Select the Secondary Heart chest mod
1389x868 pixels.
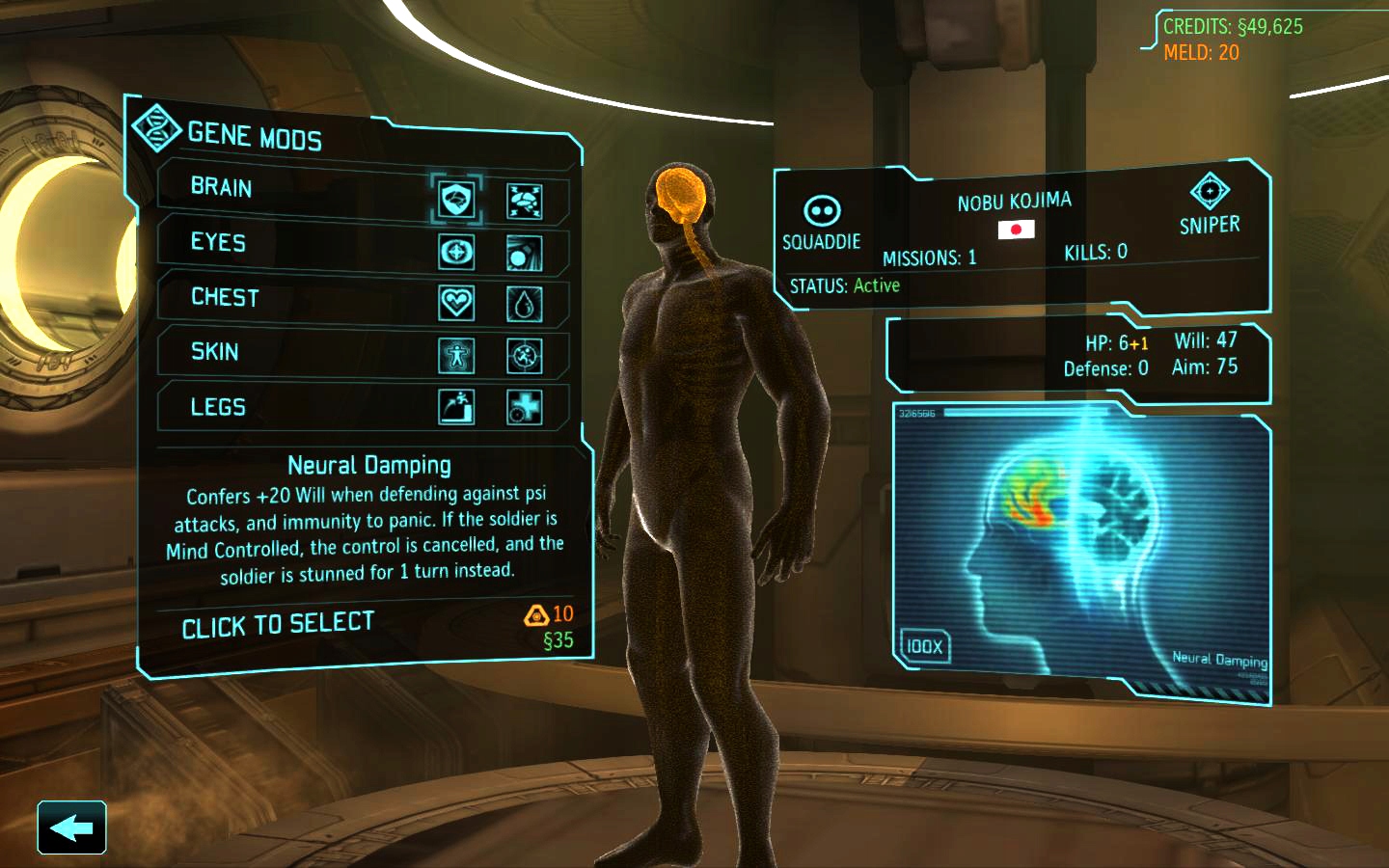tap(455, 306)
